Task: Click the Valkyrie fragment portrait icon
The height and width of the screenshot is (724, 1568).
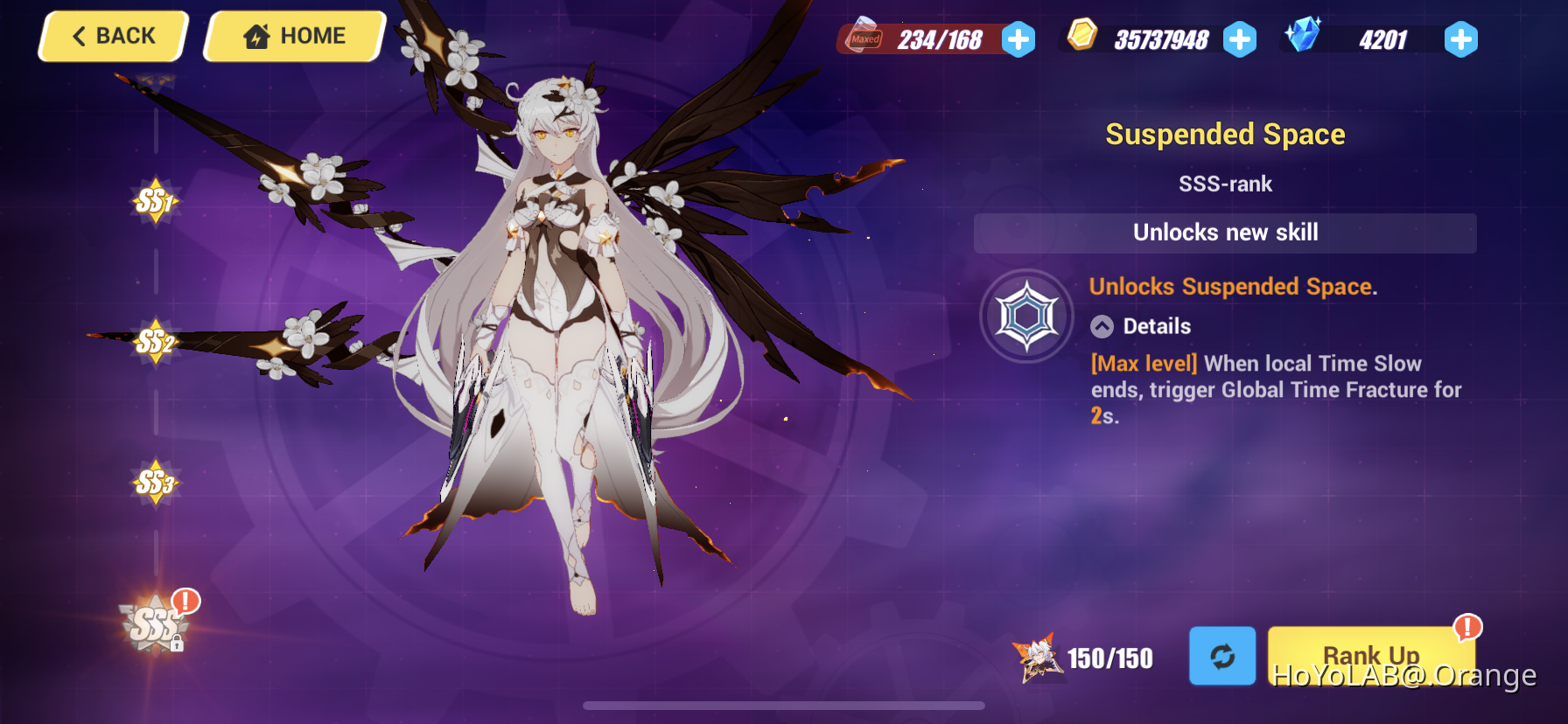Action: click(x=1038, y=656)
